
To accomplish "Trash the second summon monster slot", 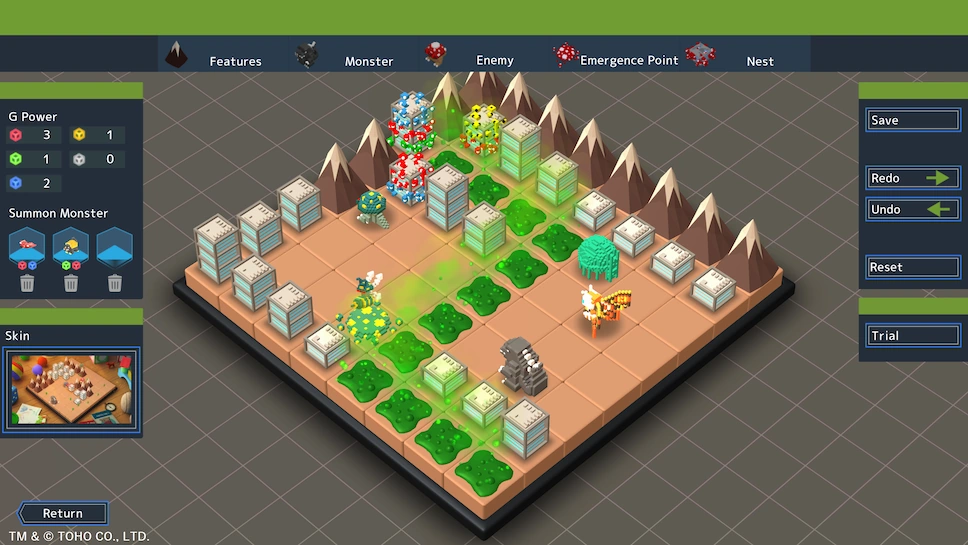I will 71,284.
